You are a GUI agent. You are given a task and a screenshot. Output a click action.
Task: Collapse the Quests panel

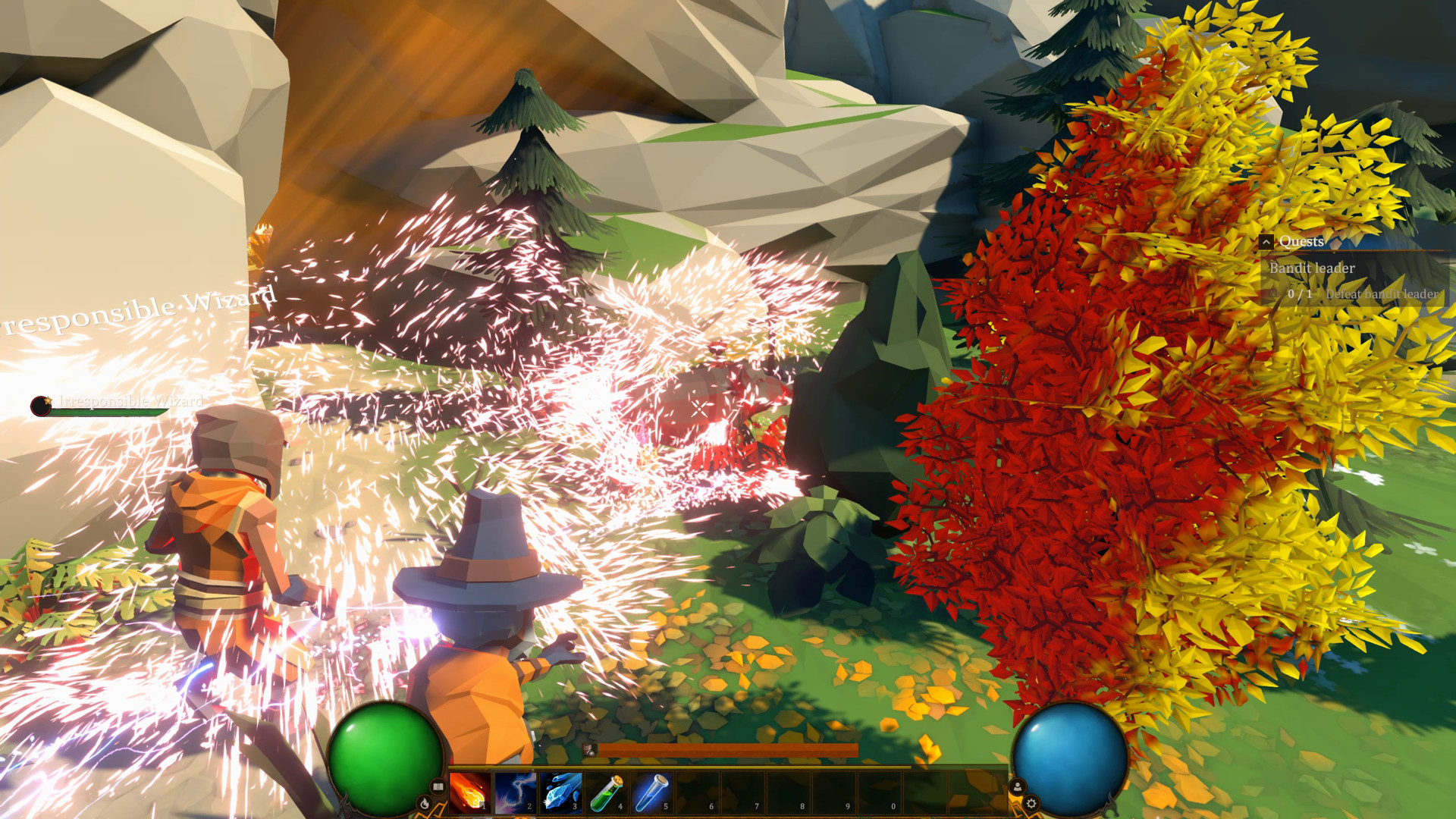pos(1266,242)
